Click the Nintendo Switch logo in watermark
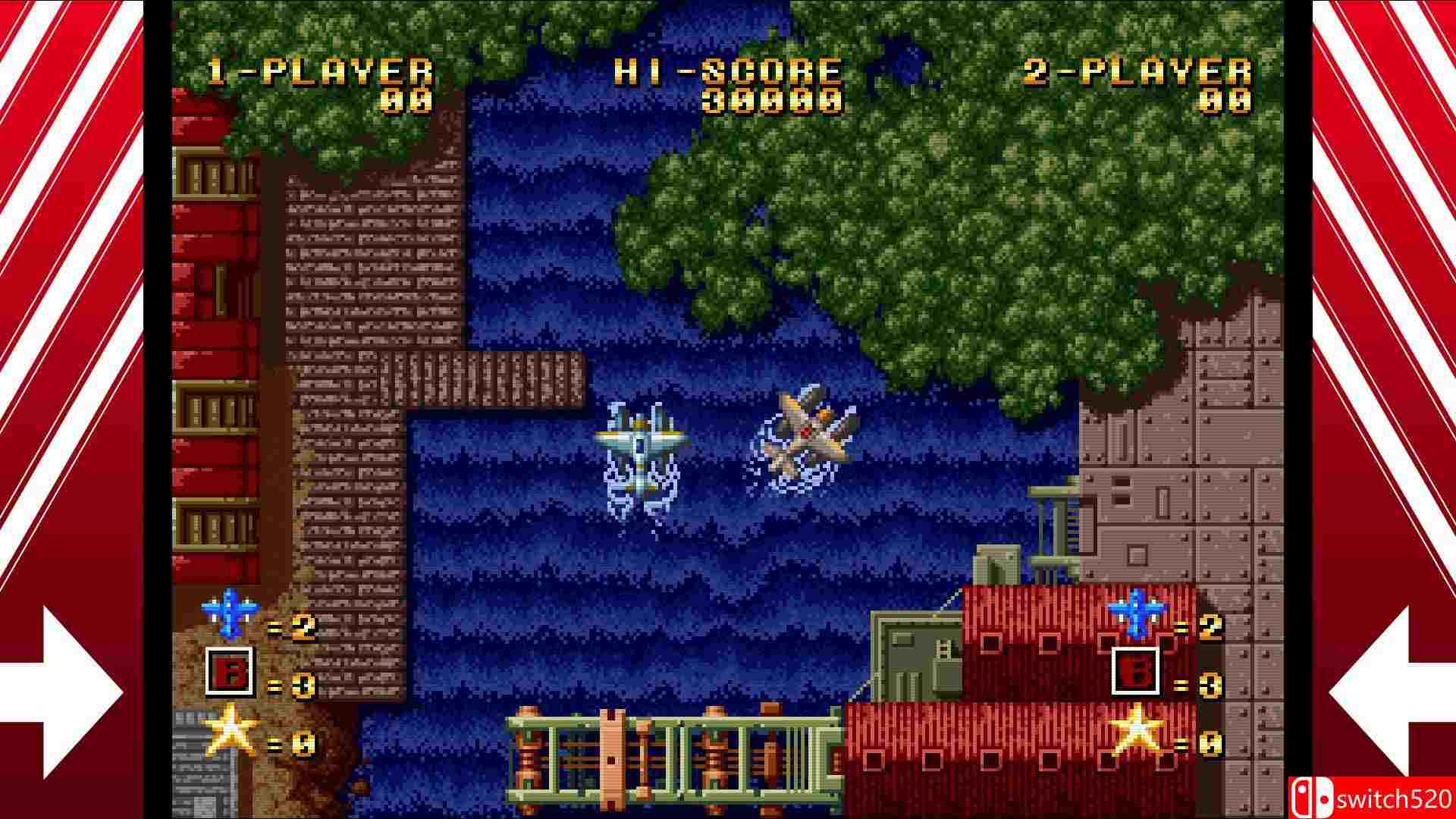1456x819 pixels. (1312, 797)
